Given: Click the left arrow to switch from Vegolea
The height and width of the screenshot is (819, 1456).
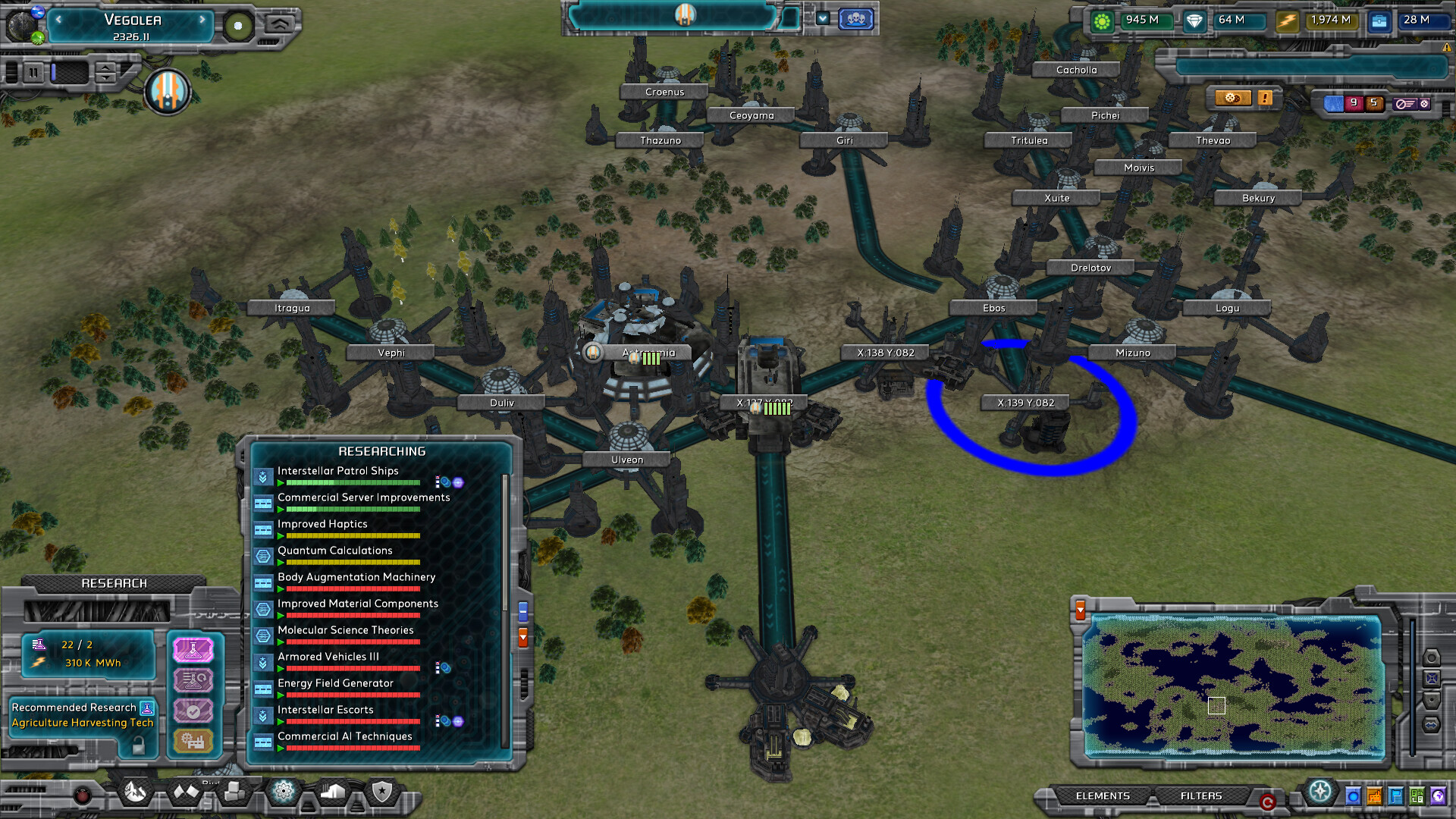Looking at the screenshot, I should 59,21.
